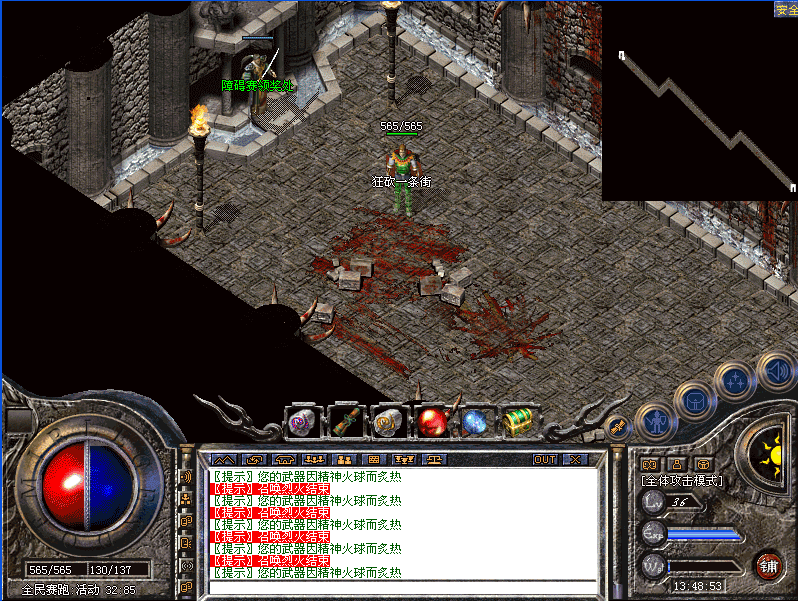This screenshot has width=798, height=601.
Task: Focus the chat input line
Action: [400, 587]
